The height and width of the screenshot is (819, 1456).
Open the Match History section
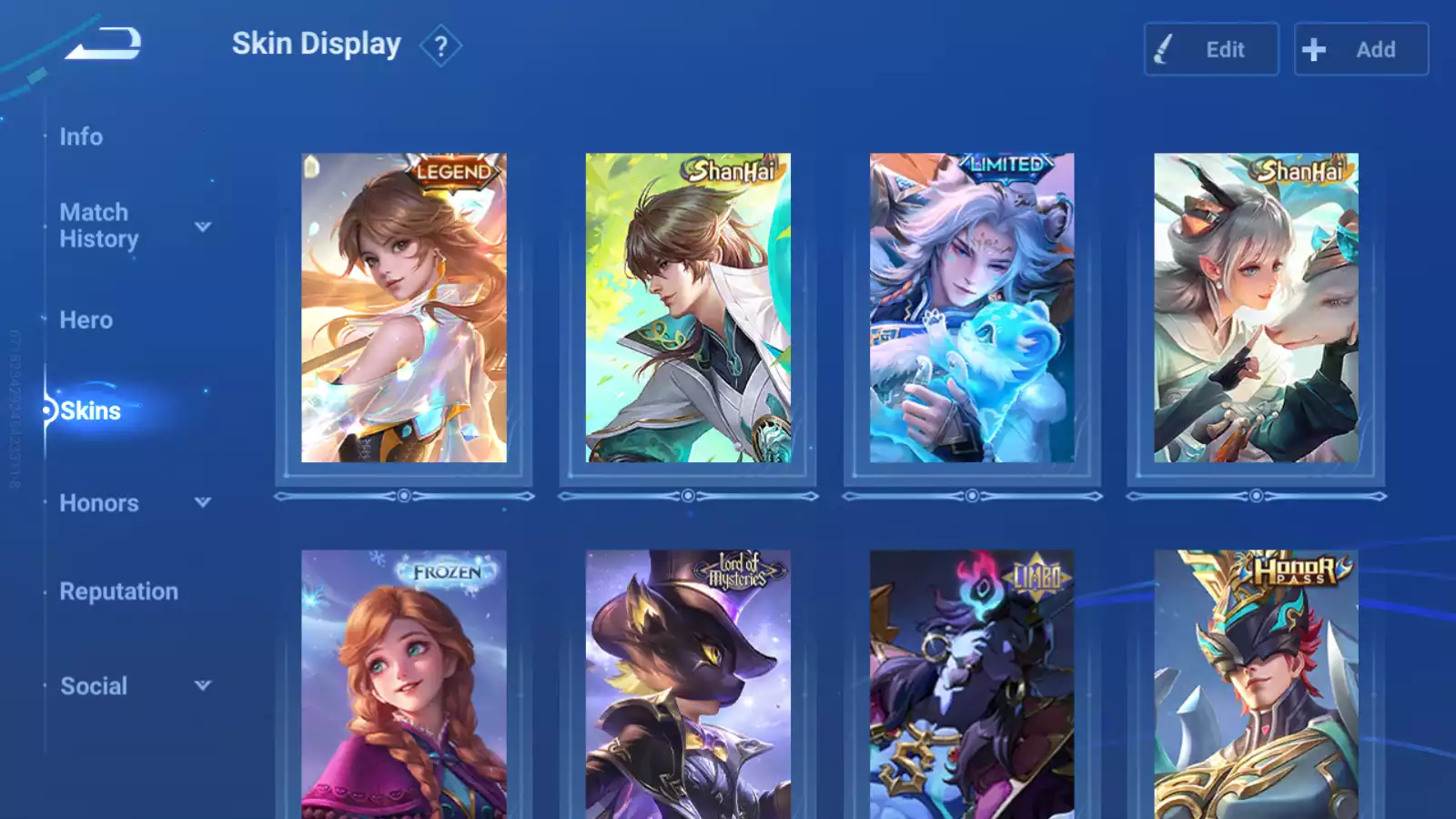click(98, 226)
